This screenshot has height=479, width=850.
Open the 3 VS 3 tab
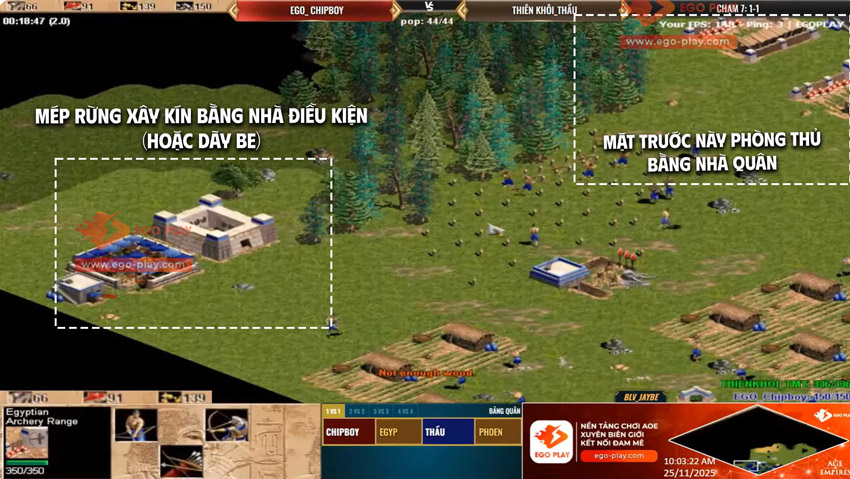[381, 411]
